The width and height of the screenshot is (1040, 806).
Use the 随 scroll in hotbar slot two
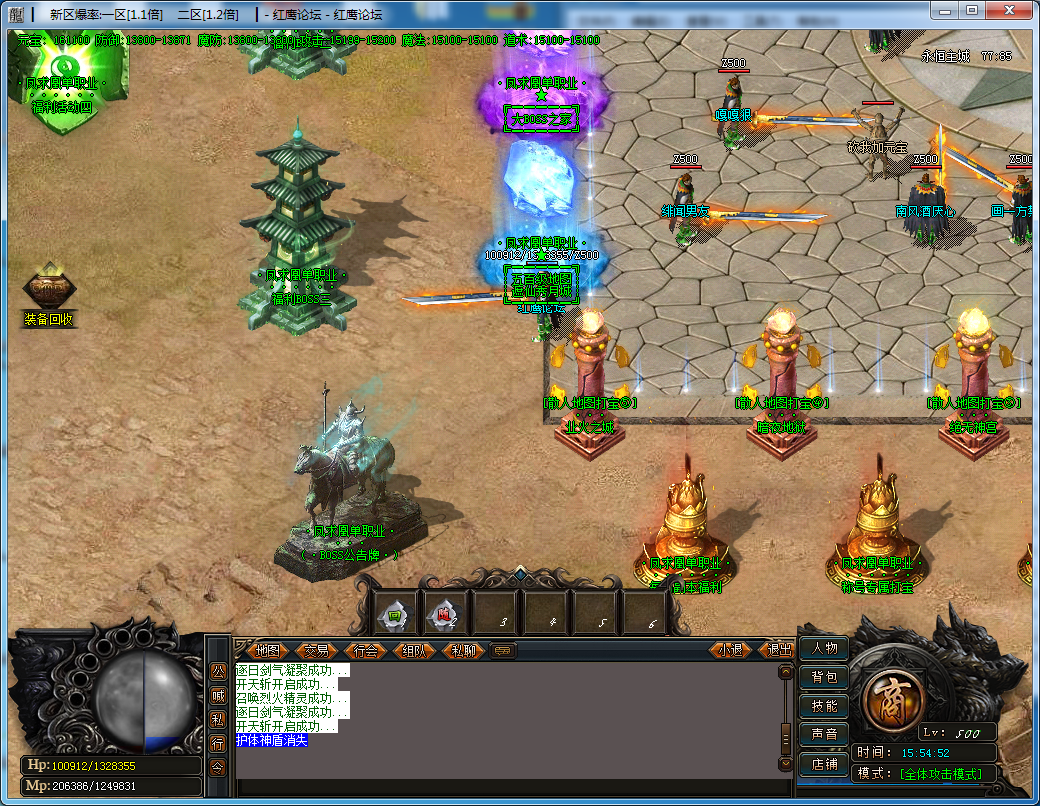click(x=444, y=616)
